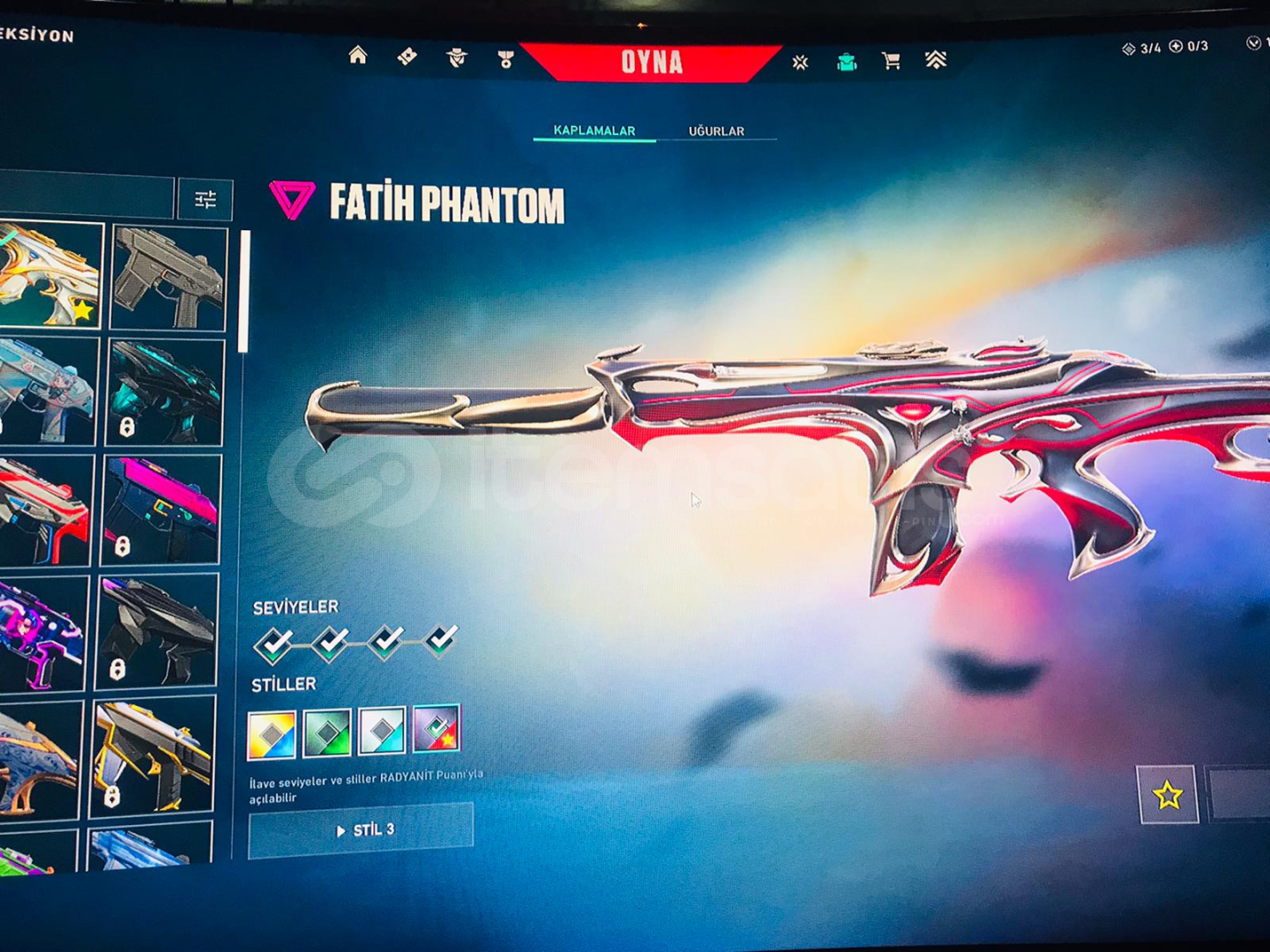The width and height of the screenshot is (1270, 952).
Task: Open the trophy icon in top navigation
Action: coord(505,59)
